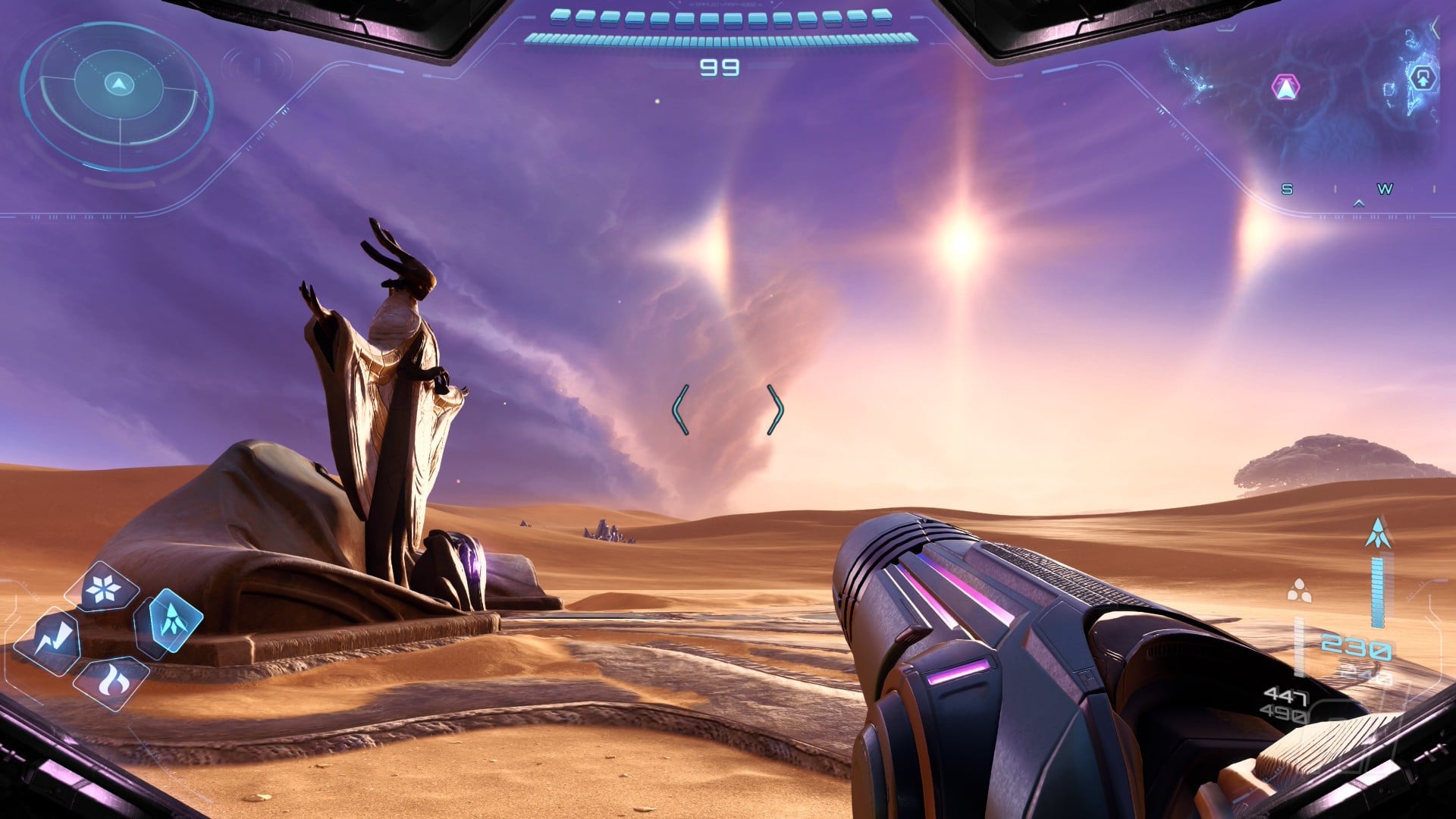The image size is (1456, 819).
Task: Click the pink hexagon player marker
Action: click(x=1285, y=88)
